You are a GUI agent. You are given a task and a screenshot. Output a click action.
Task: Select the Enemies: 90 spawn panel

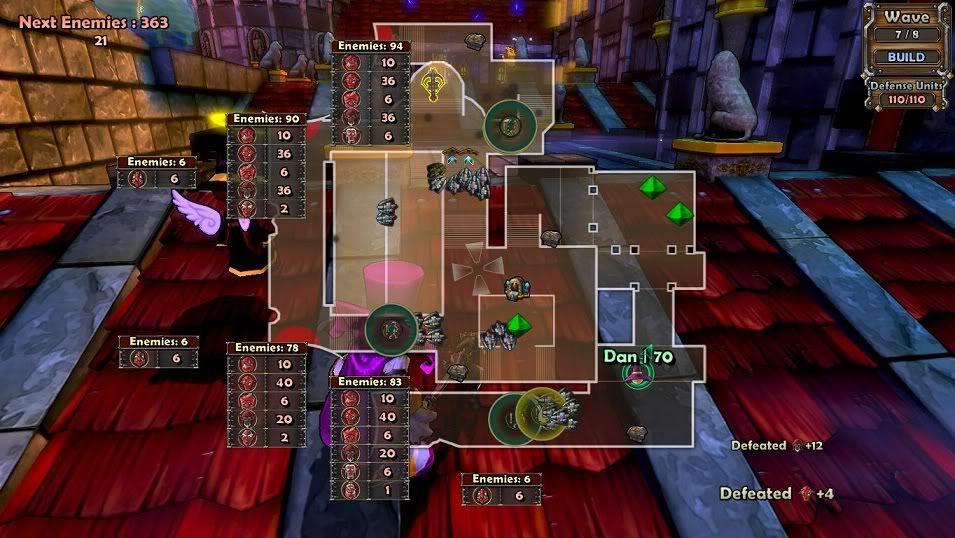pos(265,120)
